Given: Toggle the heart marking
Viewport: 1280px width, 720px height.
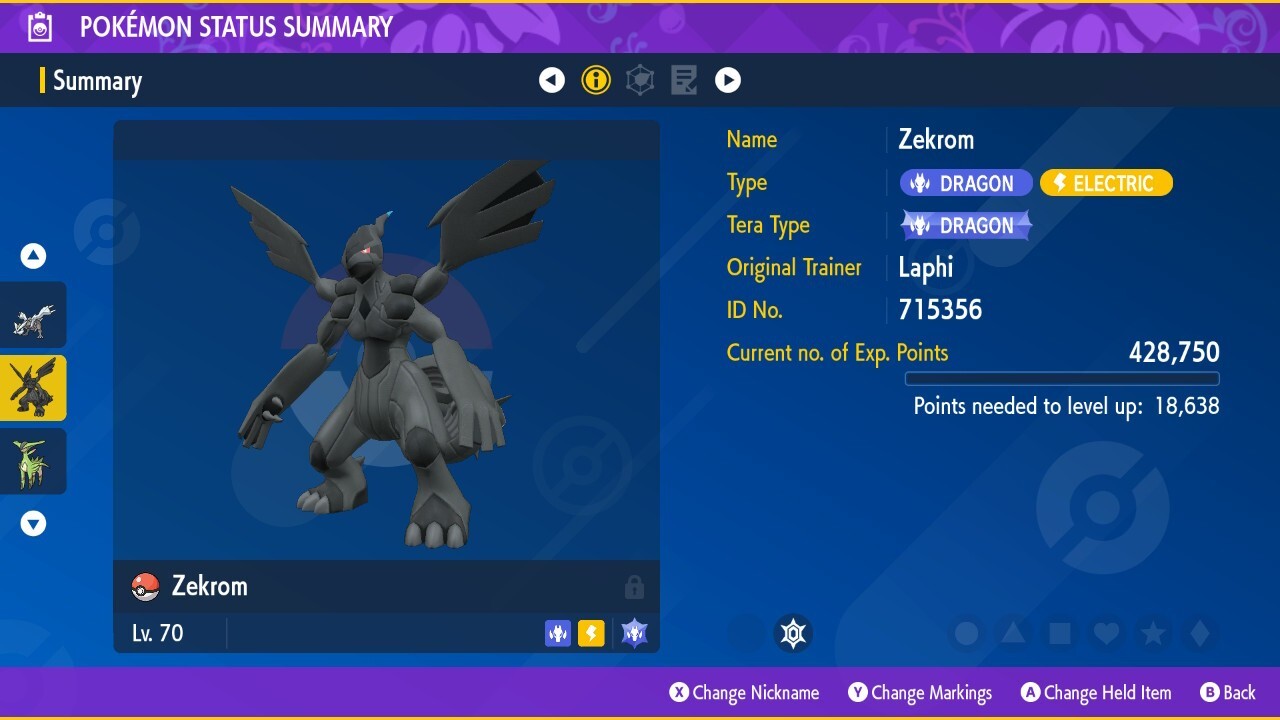Looking at the screenshot, I should [x=1108, y=632].
